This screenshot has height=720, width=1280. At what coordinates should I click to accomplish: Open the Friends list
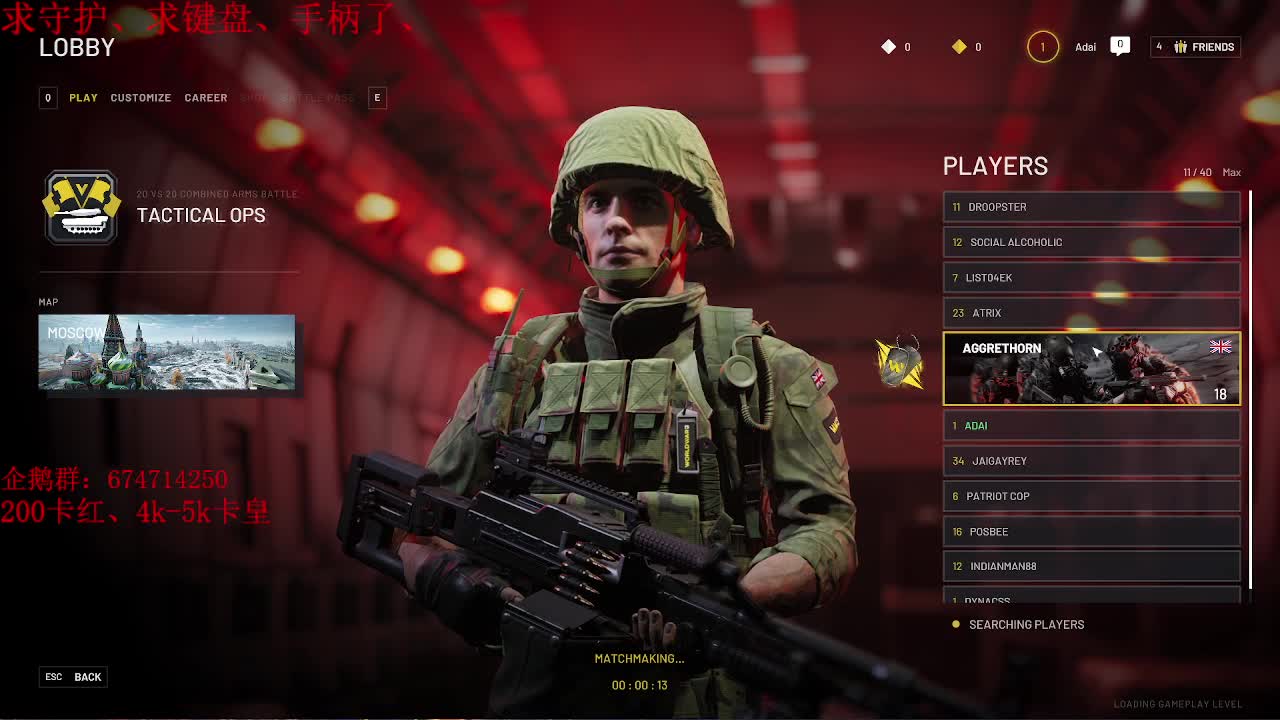tap(1195, 47)
